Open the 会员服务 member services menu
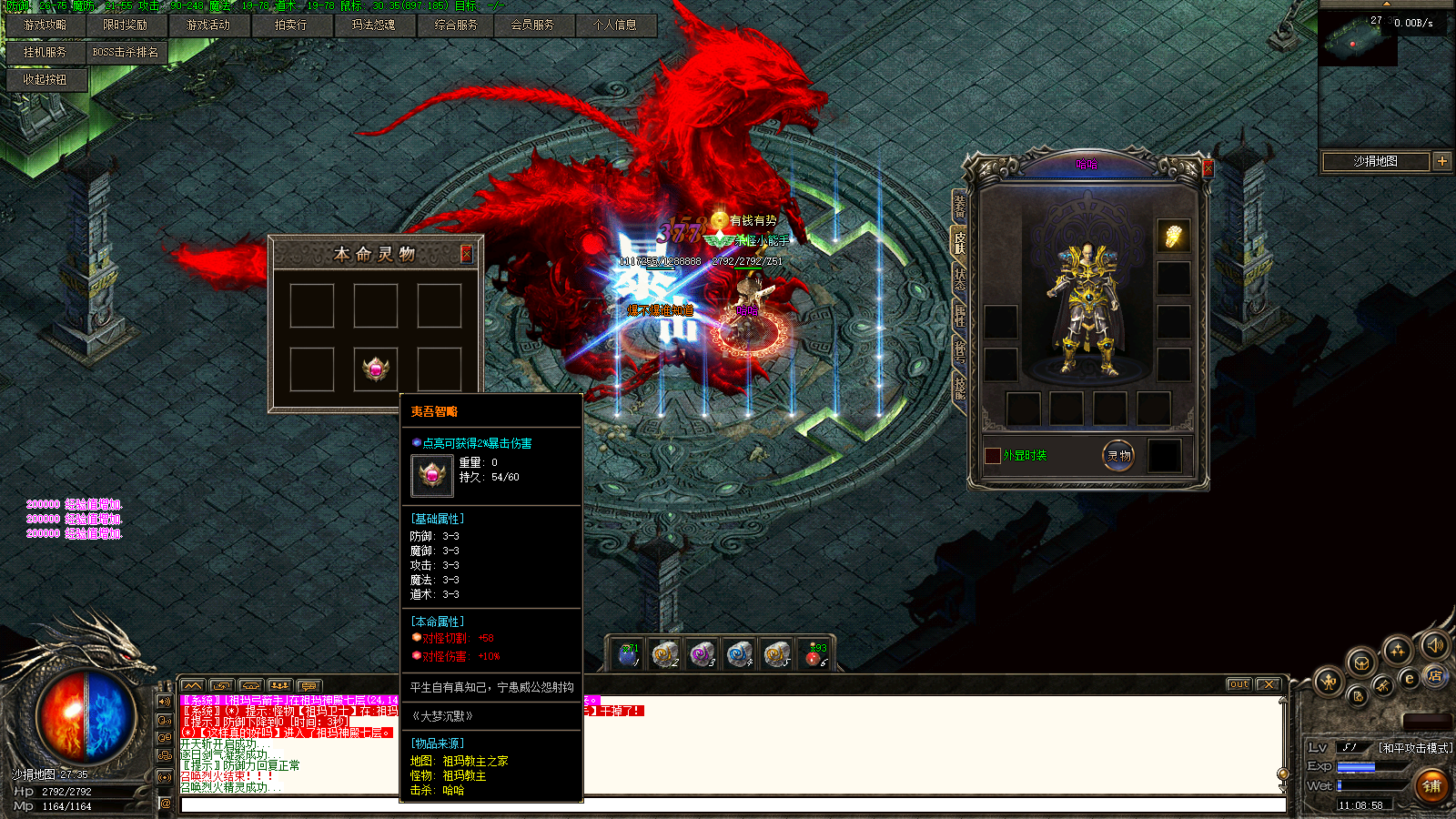 coord(532,25)
